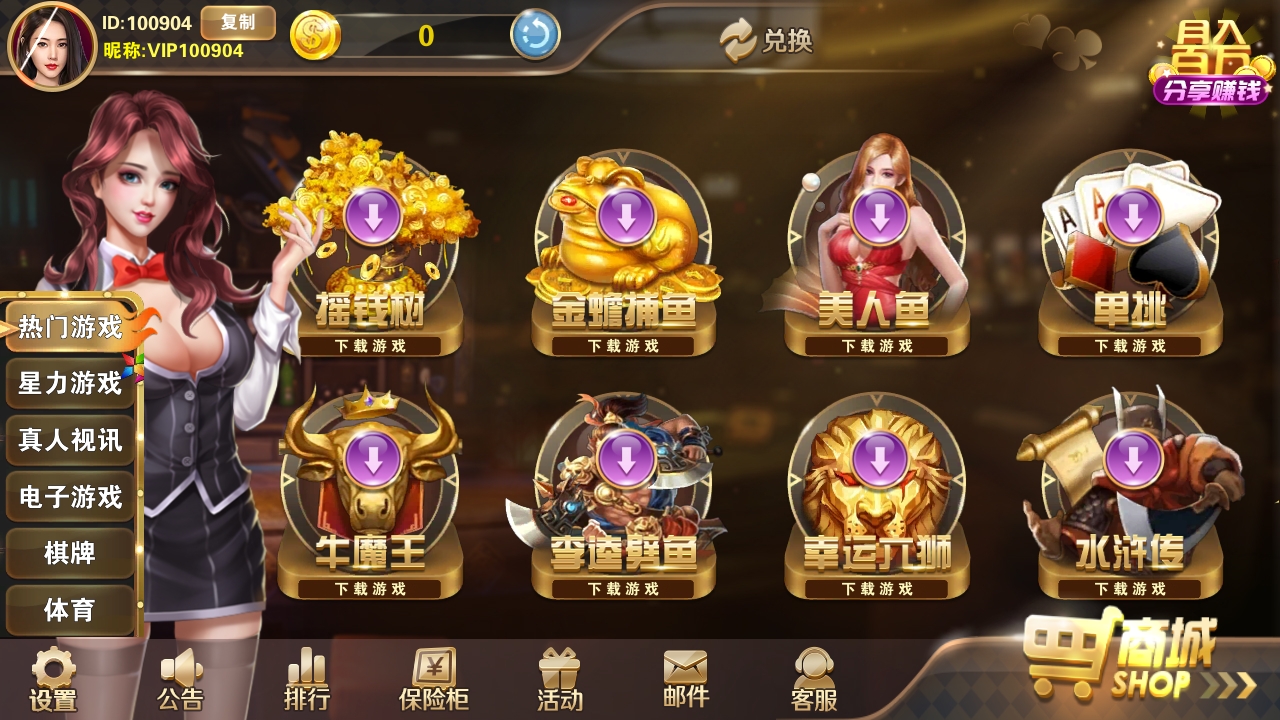Switch to the 星力游戏 tab

point(70,383)
